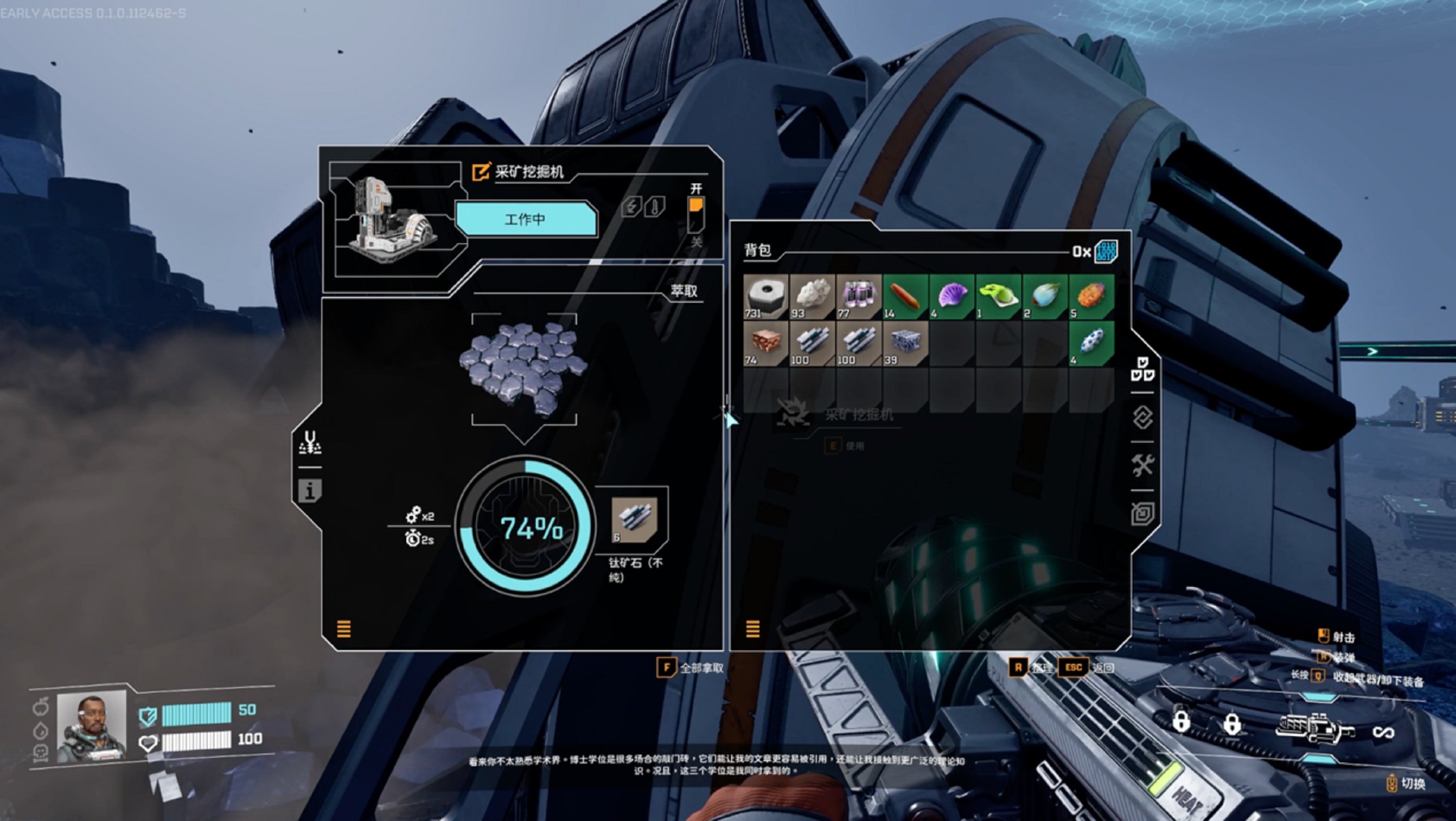The image size is (1456, 821).
Task: Select the white rock stack of 93
Action: 812,296
